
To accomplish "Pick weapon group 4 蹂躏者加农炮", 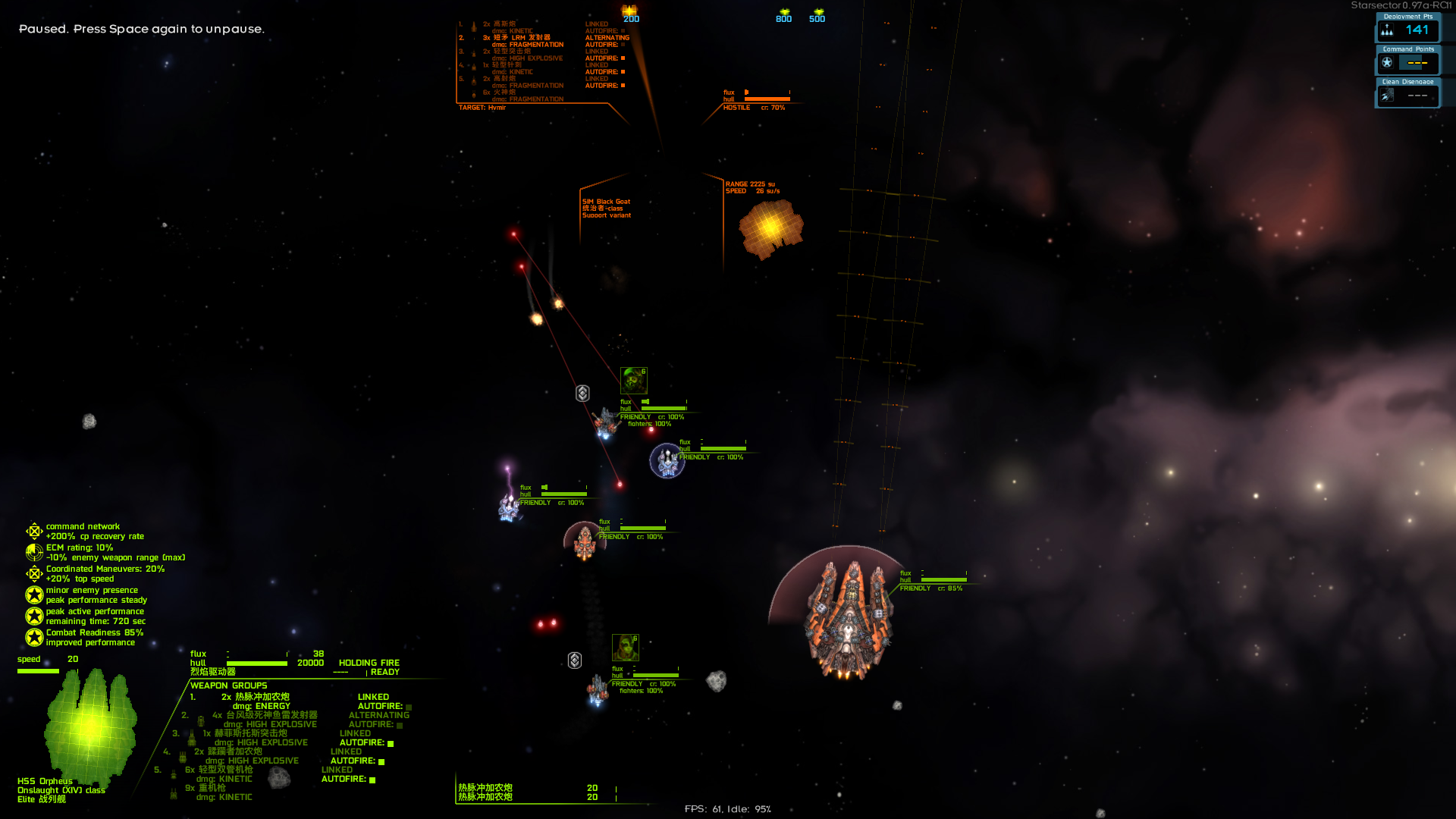I will click(234, 752).
